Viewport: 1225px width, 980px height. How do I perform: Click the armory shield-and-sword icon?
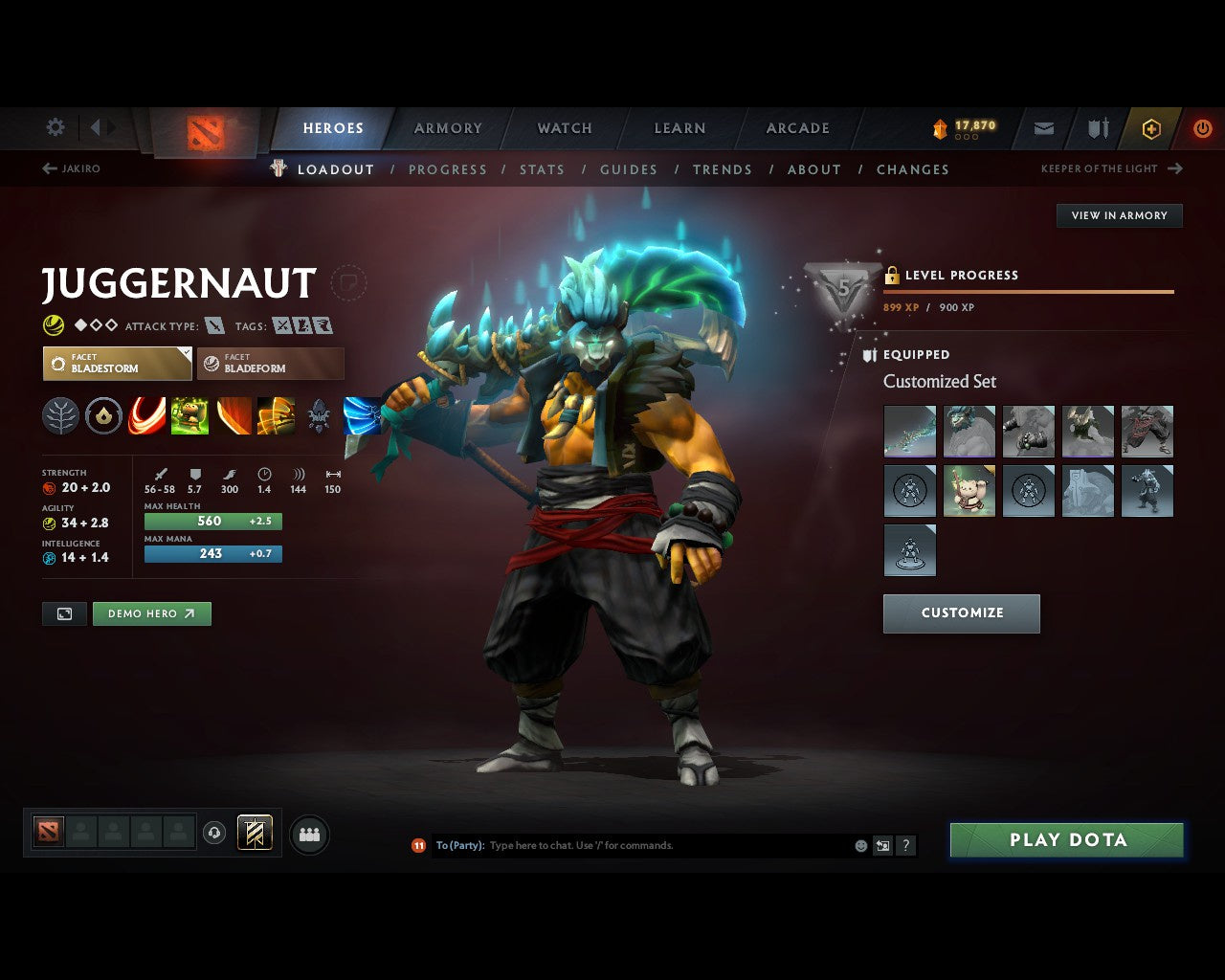tap(1097, 128)
